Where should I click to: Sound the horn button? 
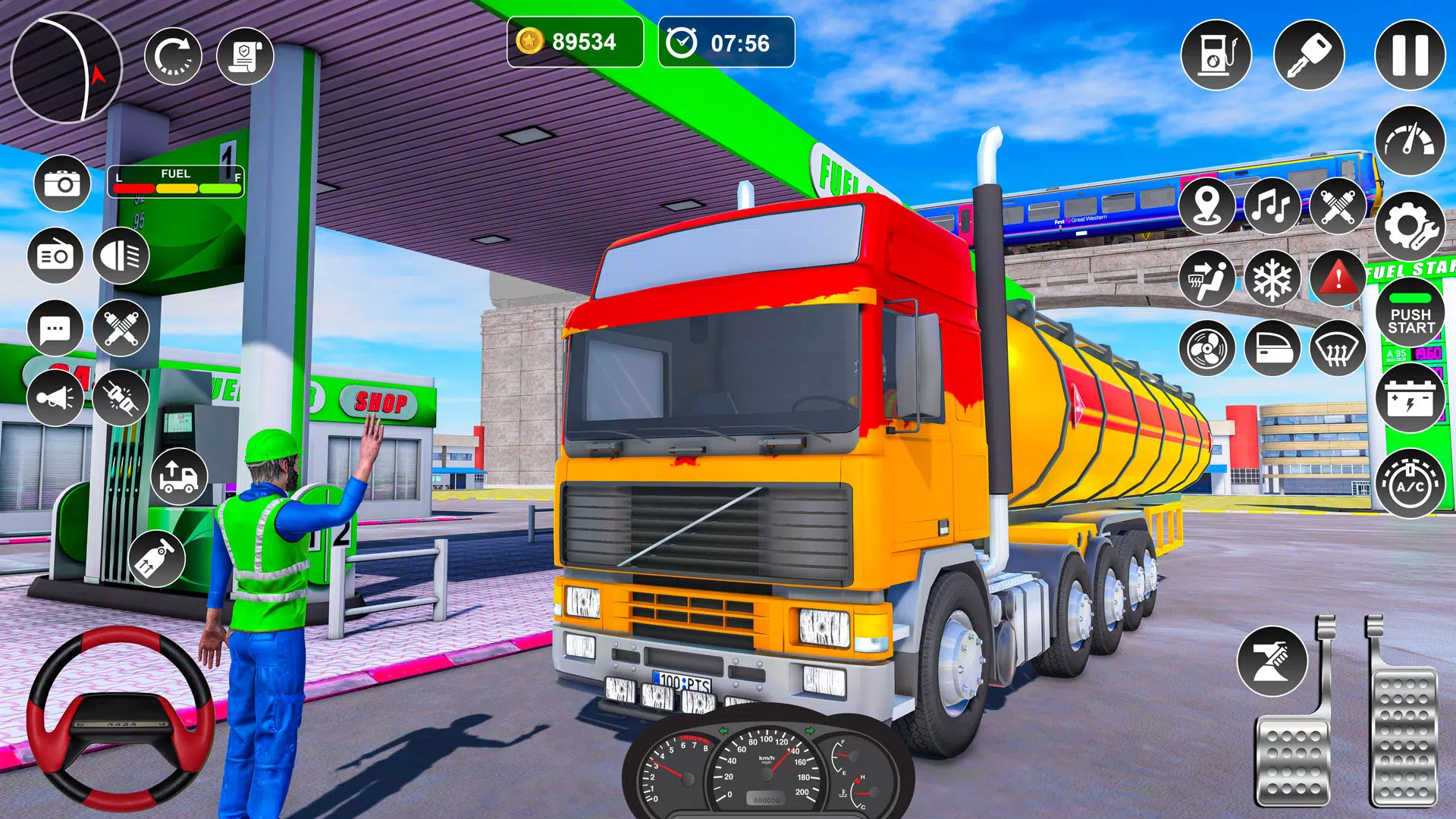point(55,397)
